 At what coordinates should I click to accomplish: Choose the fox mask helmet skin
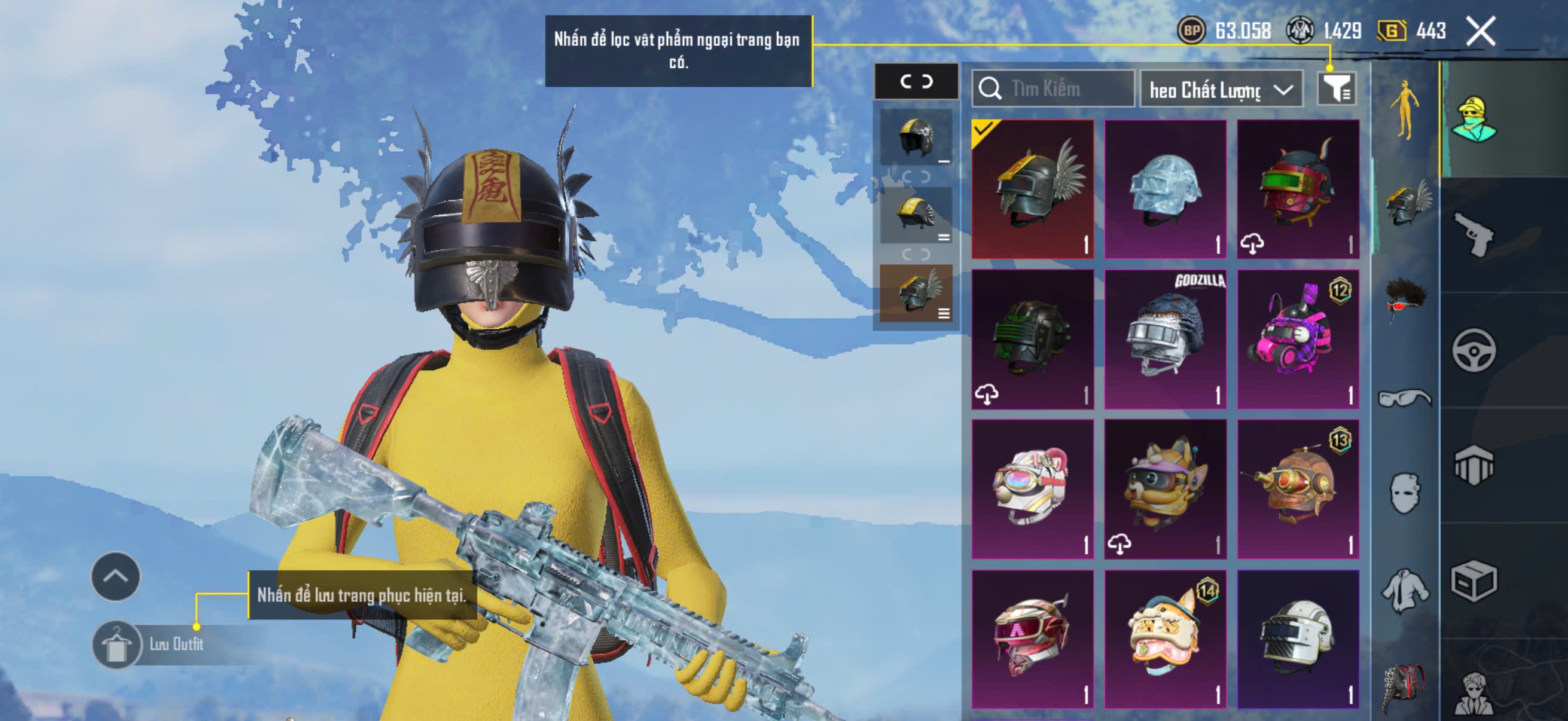[1165, 488]
